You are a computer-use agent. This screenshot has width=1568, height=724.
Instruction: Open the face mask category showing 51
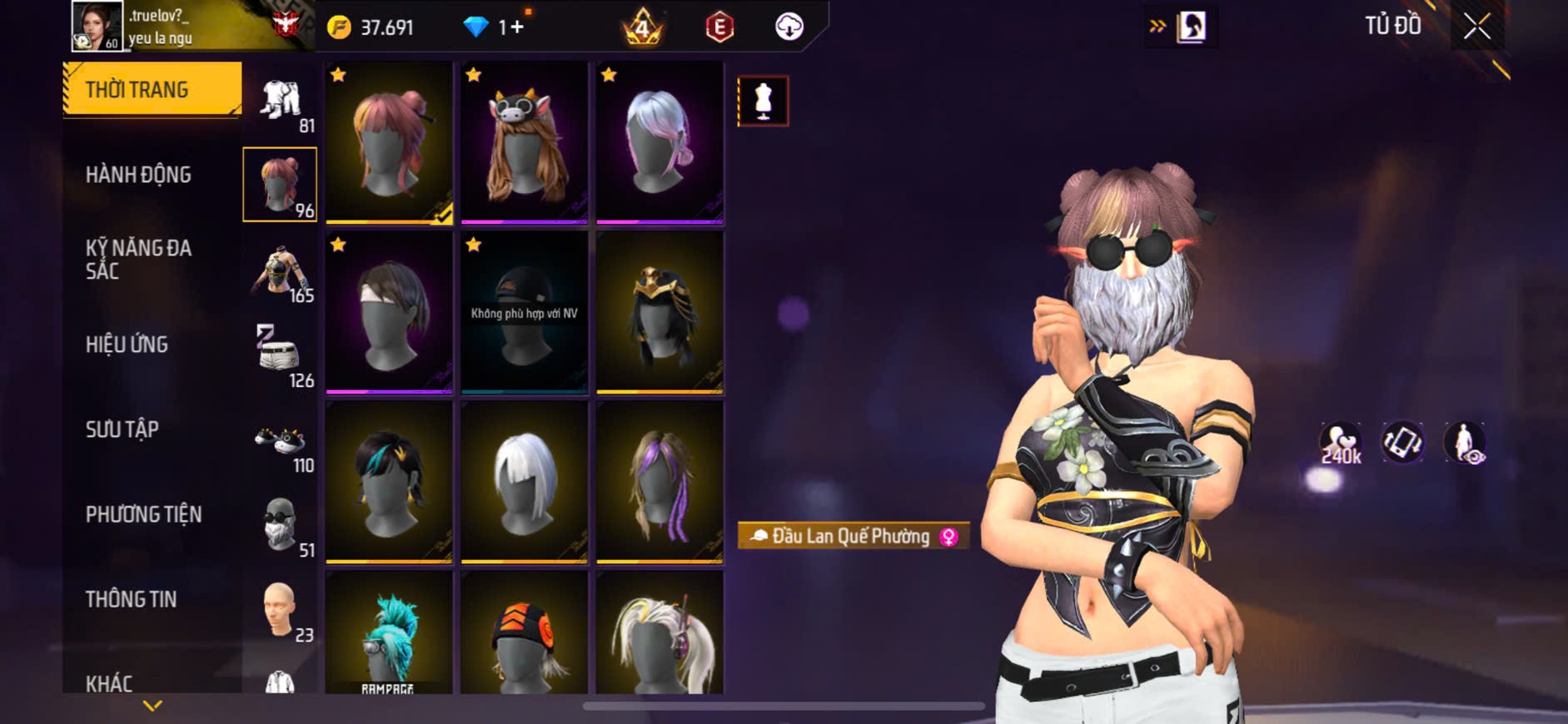click(x=281, y=526)
